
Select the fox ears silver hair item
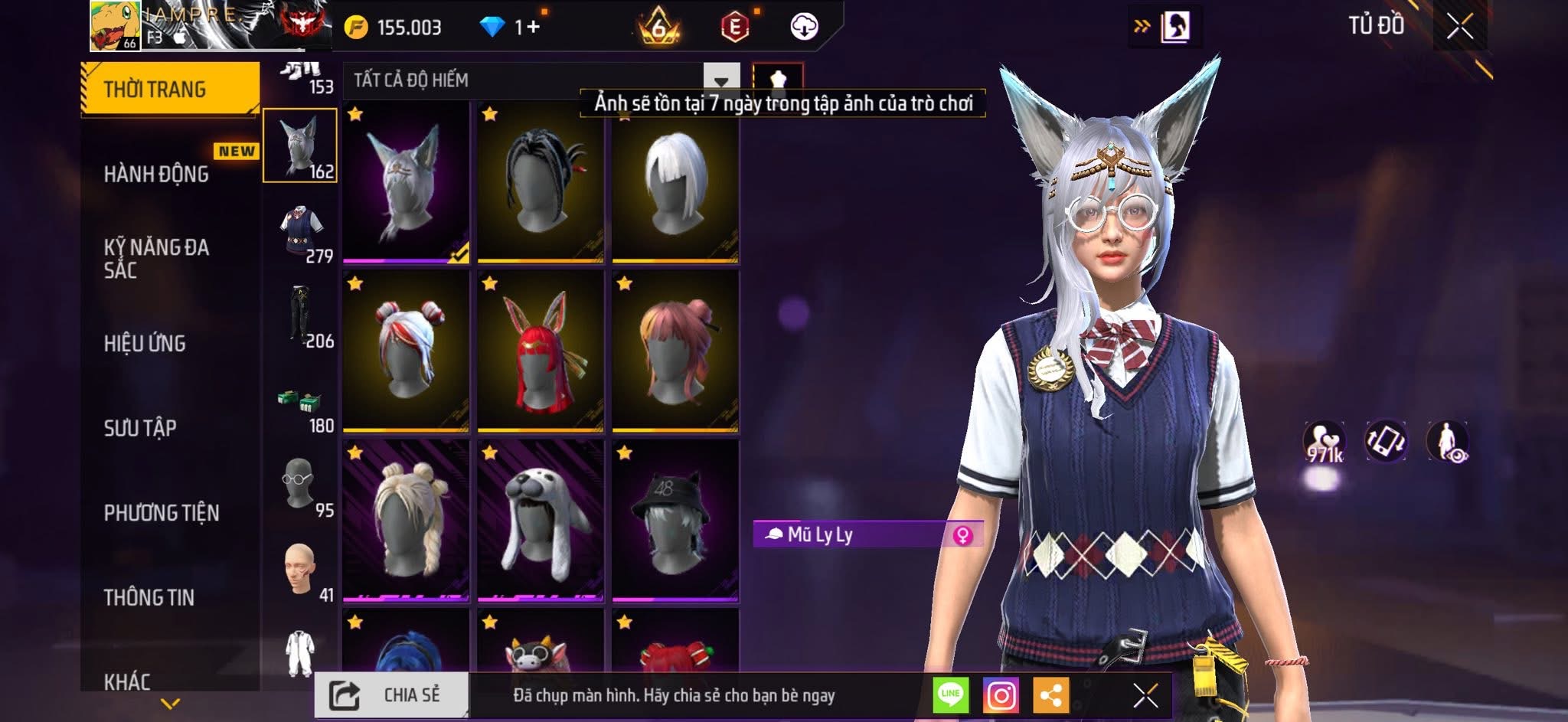[406, 184]
